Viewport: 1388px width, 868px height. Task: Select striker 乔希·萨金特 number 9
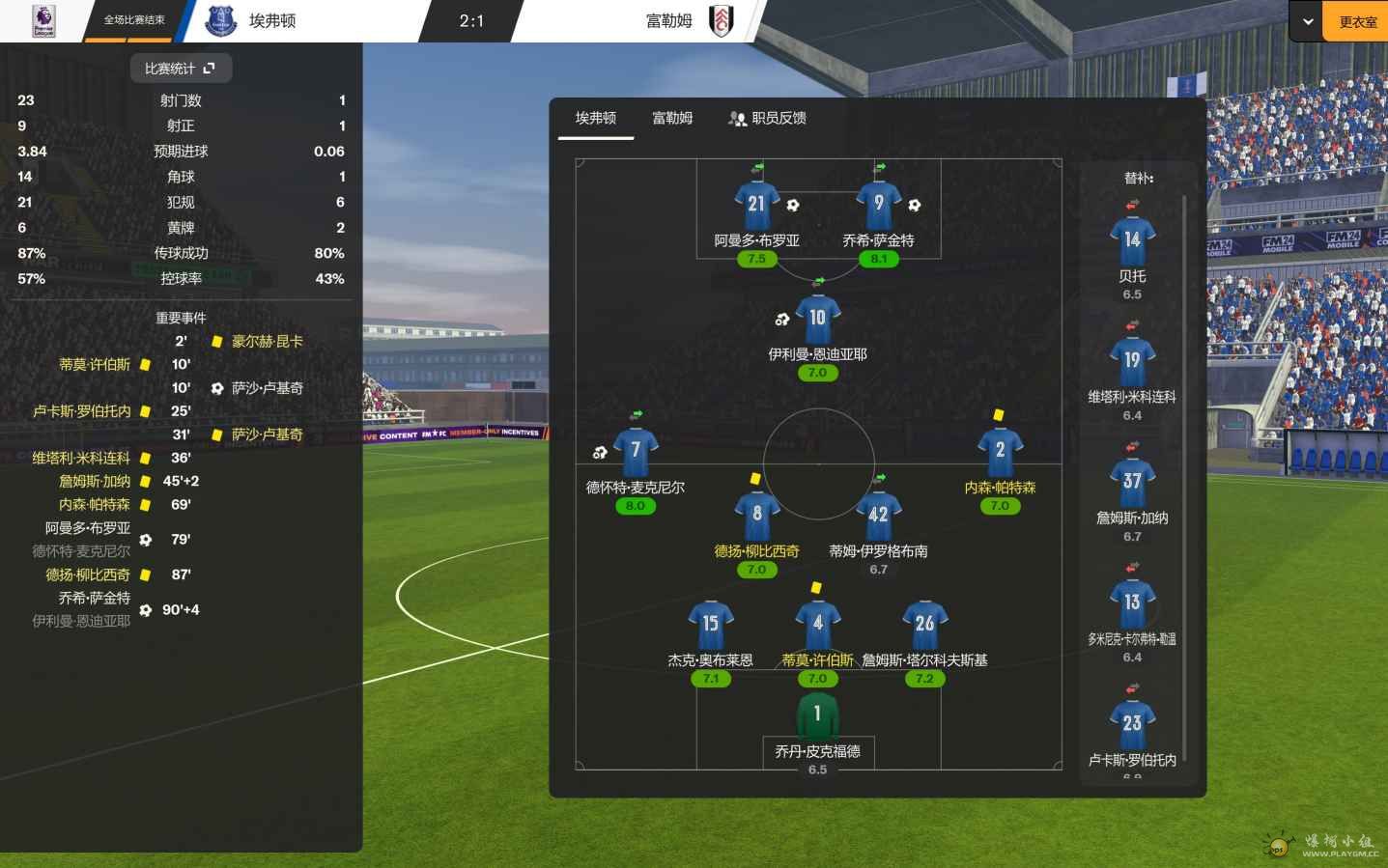[878, 205]
